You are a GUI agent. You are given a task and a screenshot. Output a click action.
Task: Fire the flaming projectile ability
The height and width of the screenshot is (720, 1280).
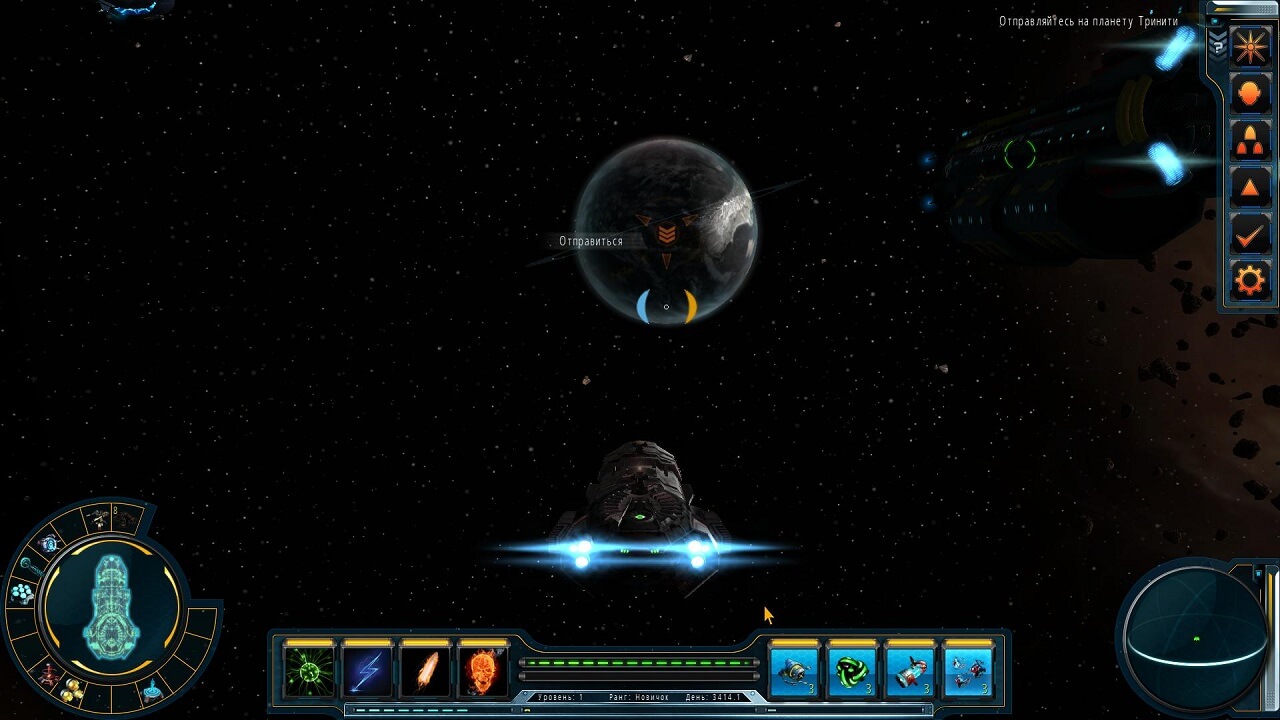[425, 670]
